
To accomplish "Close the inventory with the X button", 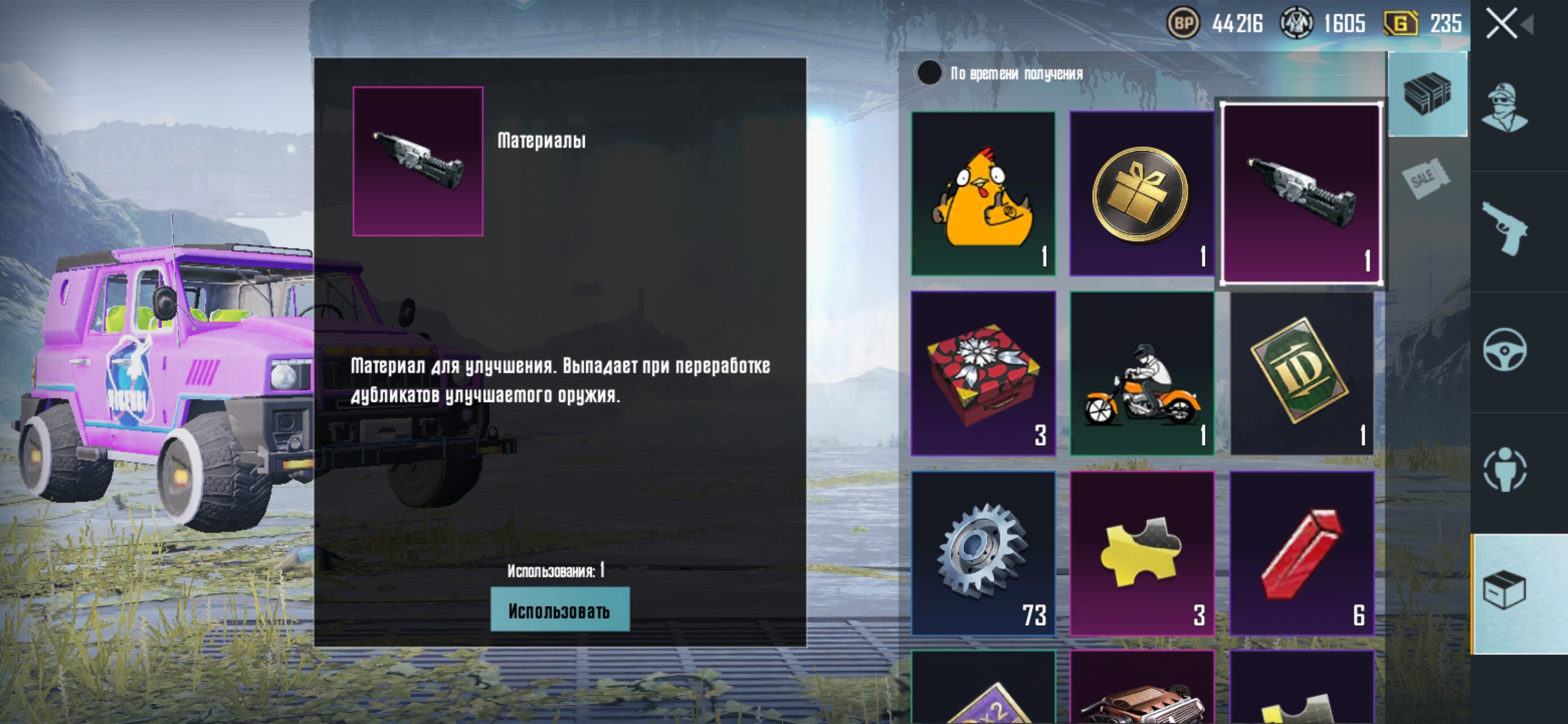I will click(x=1502, y=24).
